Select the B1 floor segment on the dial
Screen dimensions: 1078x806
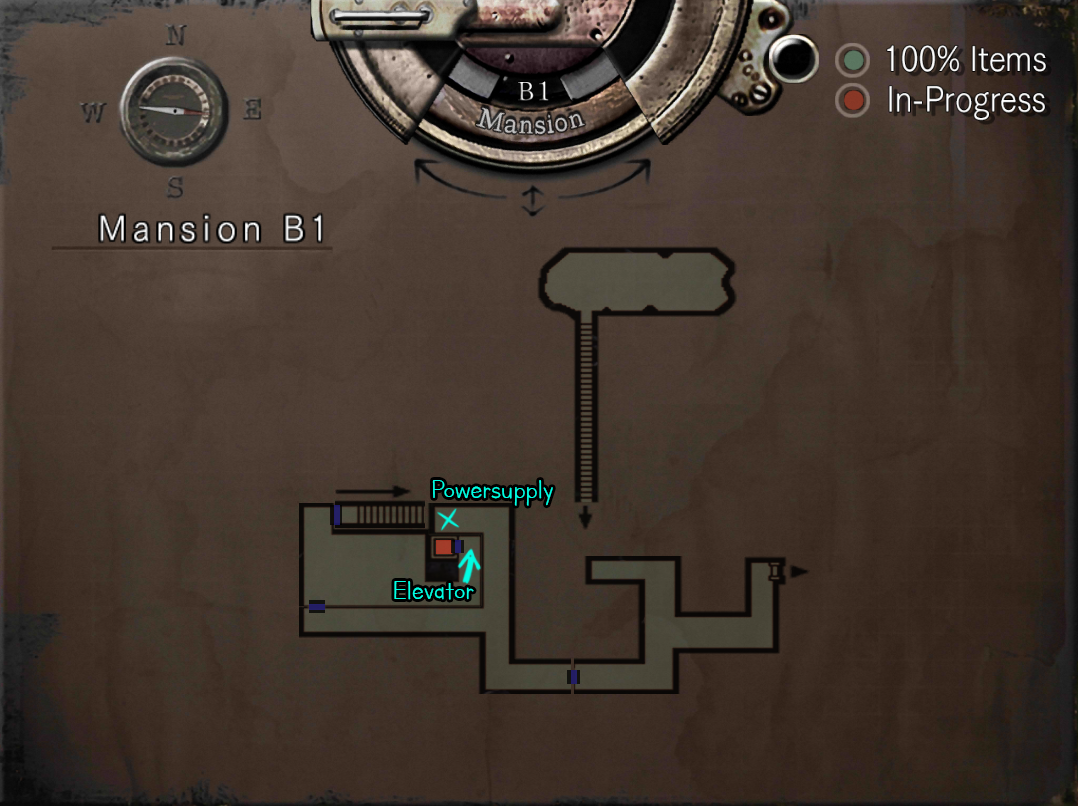[x=533, y=91]
